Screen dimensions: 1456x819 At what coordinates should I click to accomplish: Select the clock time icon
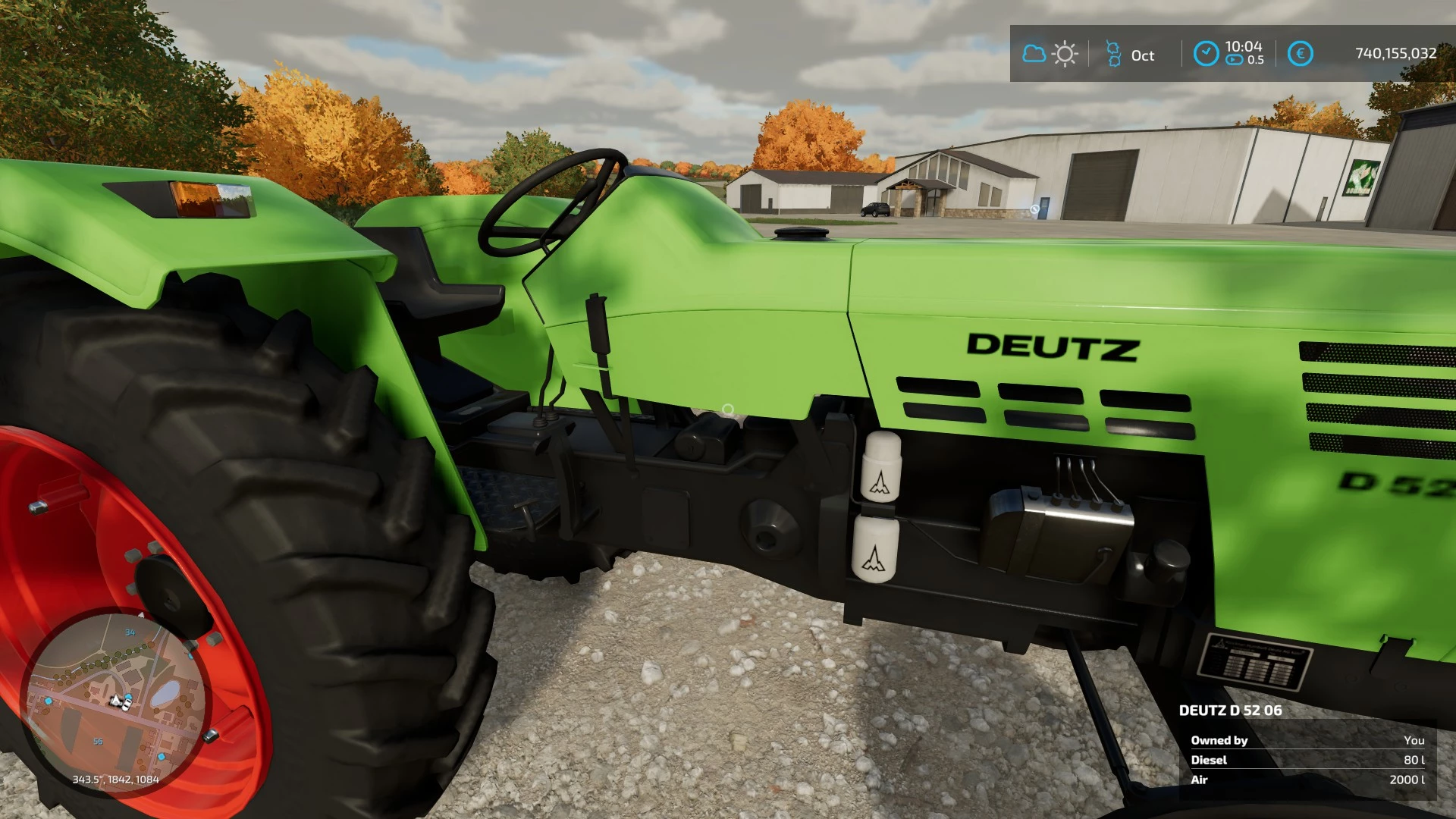coord(1206,54)
